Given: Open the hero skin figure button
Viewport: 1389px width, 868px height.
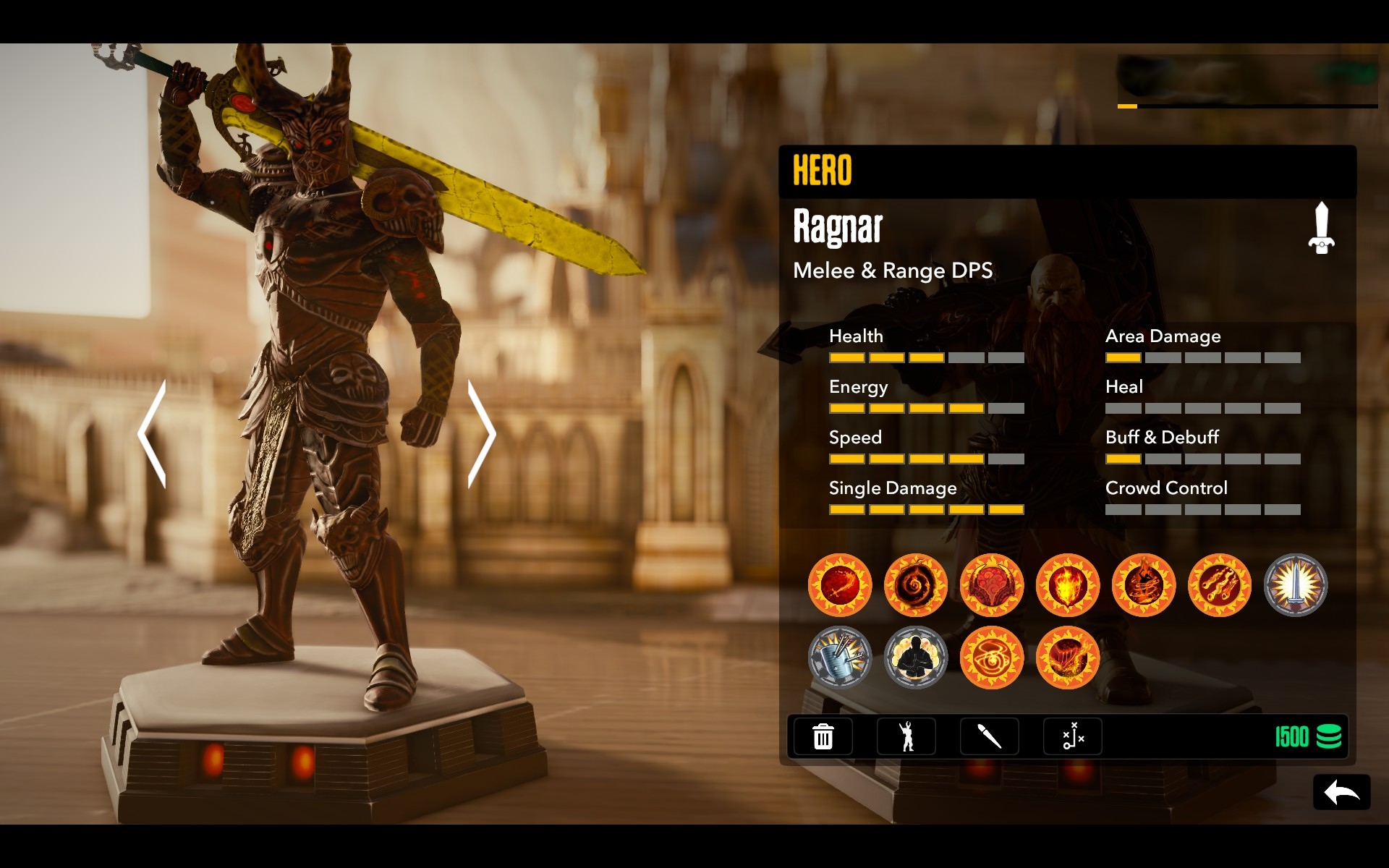Looking at the screenshot, I should pyautogui.click(x=906, y=736).
